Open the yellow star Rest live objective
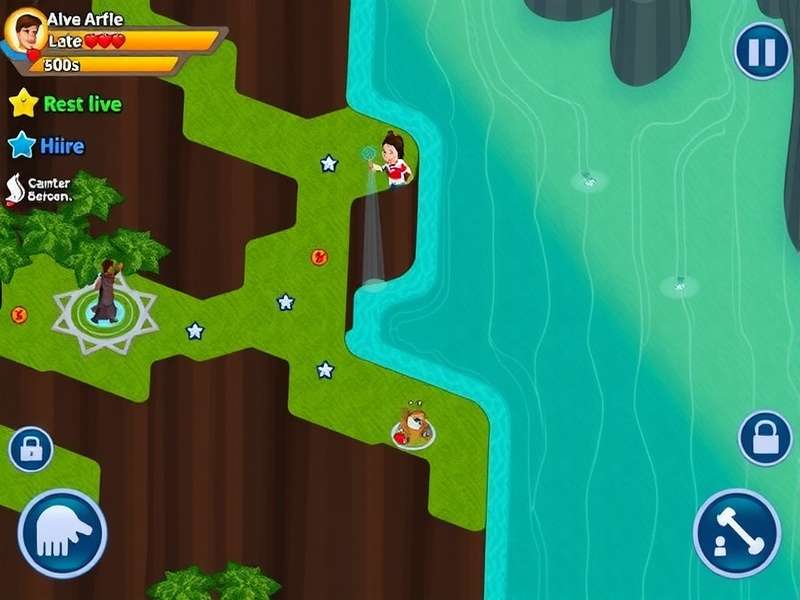The width and height of the screenshot is (800, 600). 66,104
